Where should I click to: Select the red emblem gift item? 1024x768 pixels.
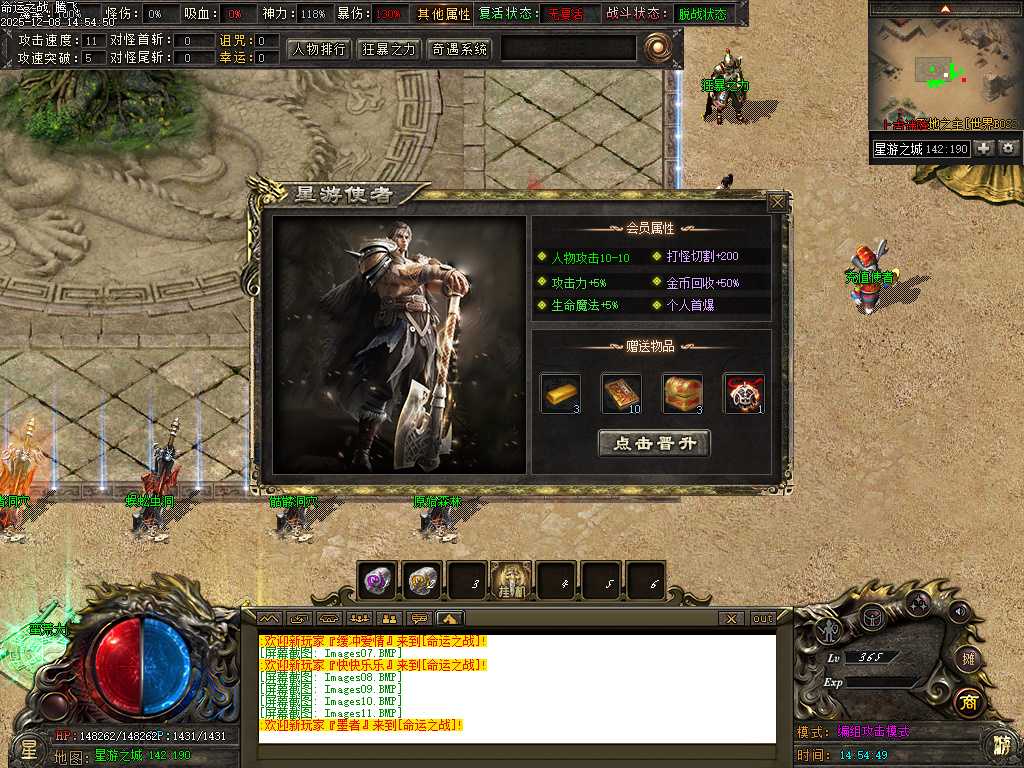click(743, 393)
